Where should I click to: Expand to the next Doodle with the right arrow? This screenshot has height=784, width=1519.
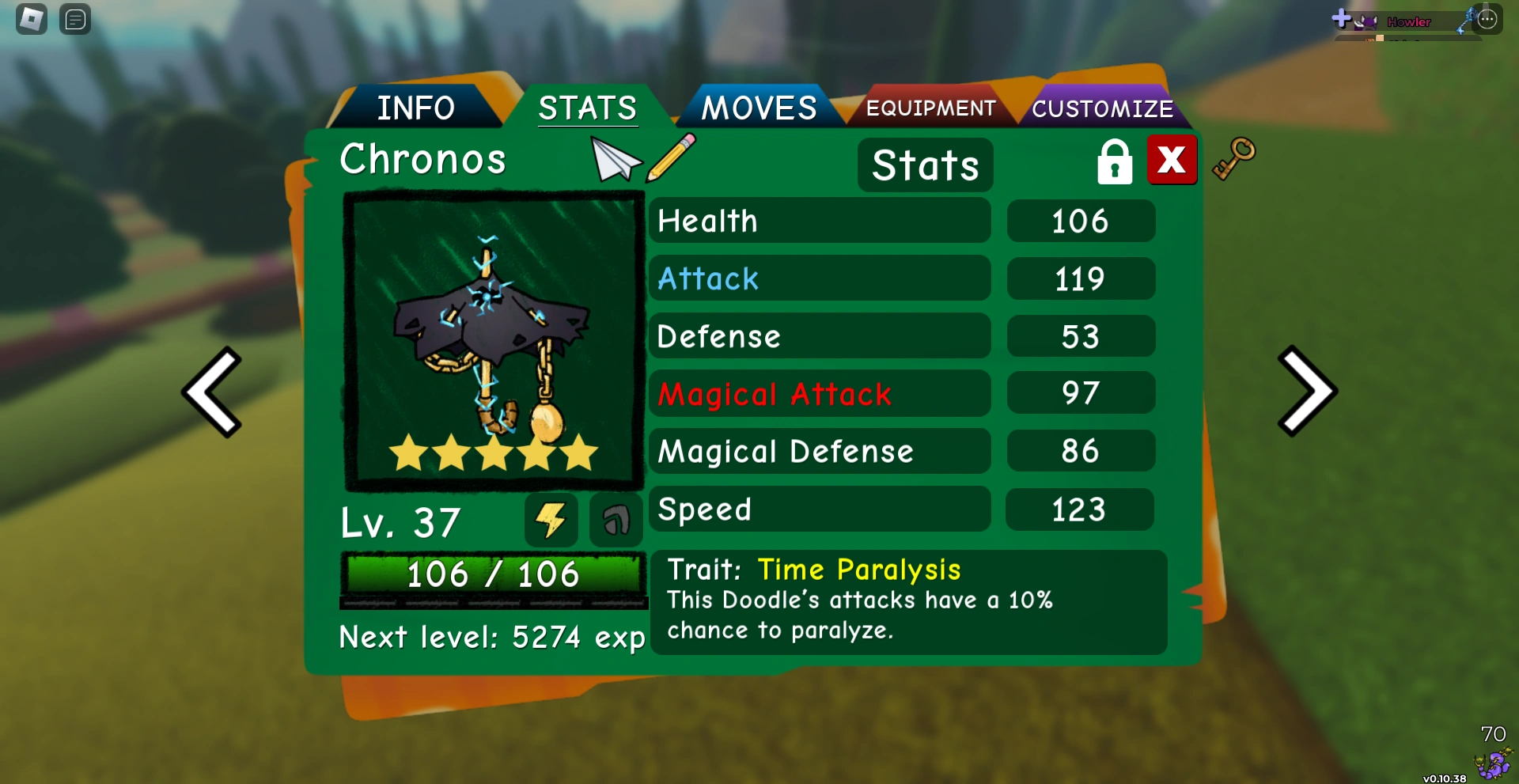(1307, 392)
